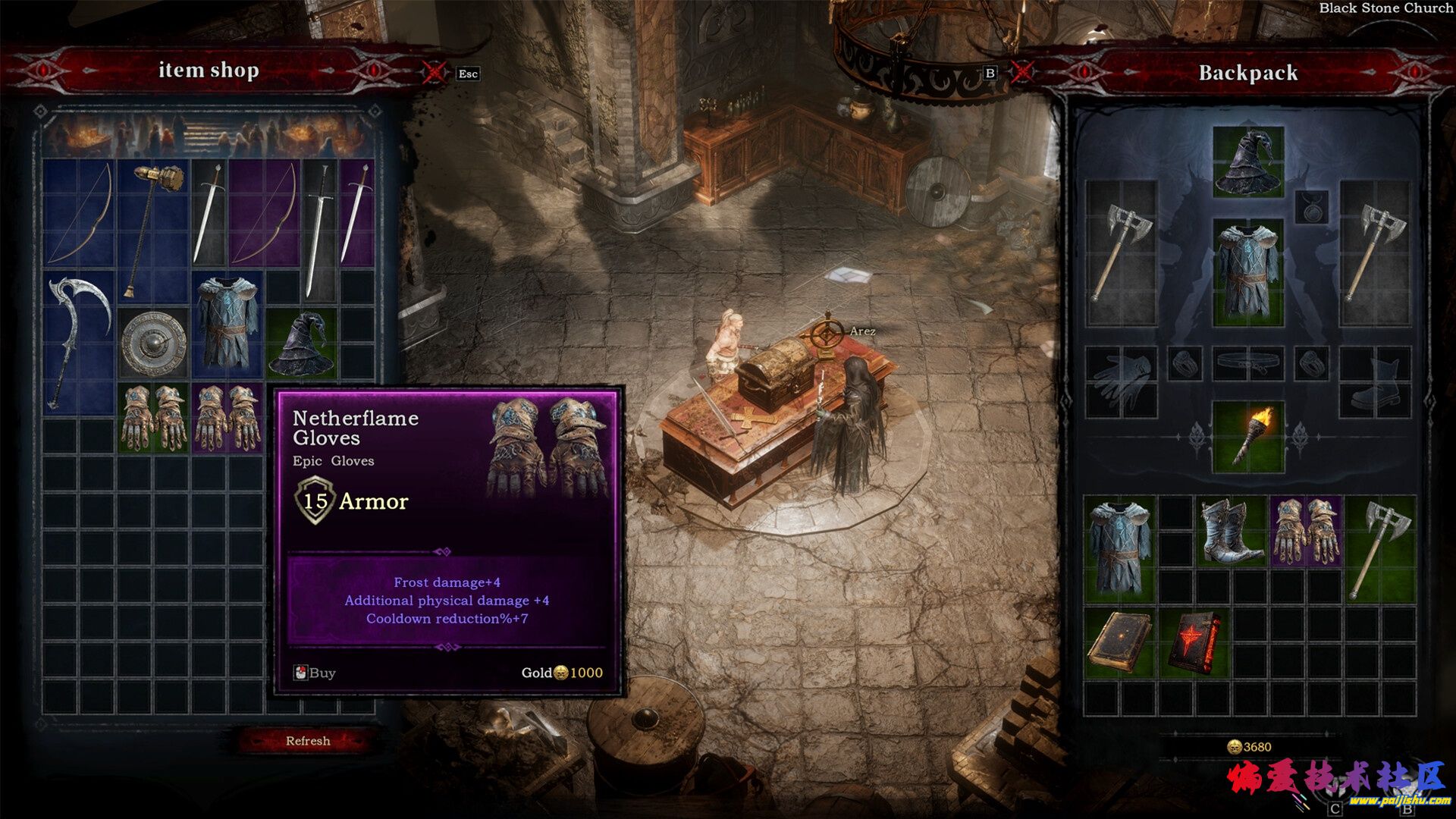Select the shop's purple-background bow
The height and width of the screenshot is (819, 1456).
tap(264, 212)
